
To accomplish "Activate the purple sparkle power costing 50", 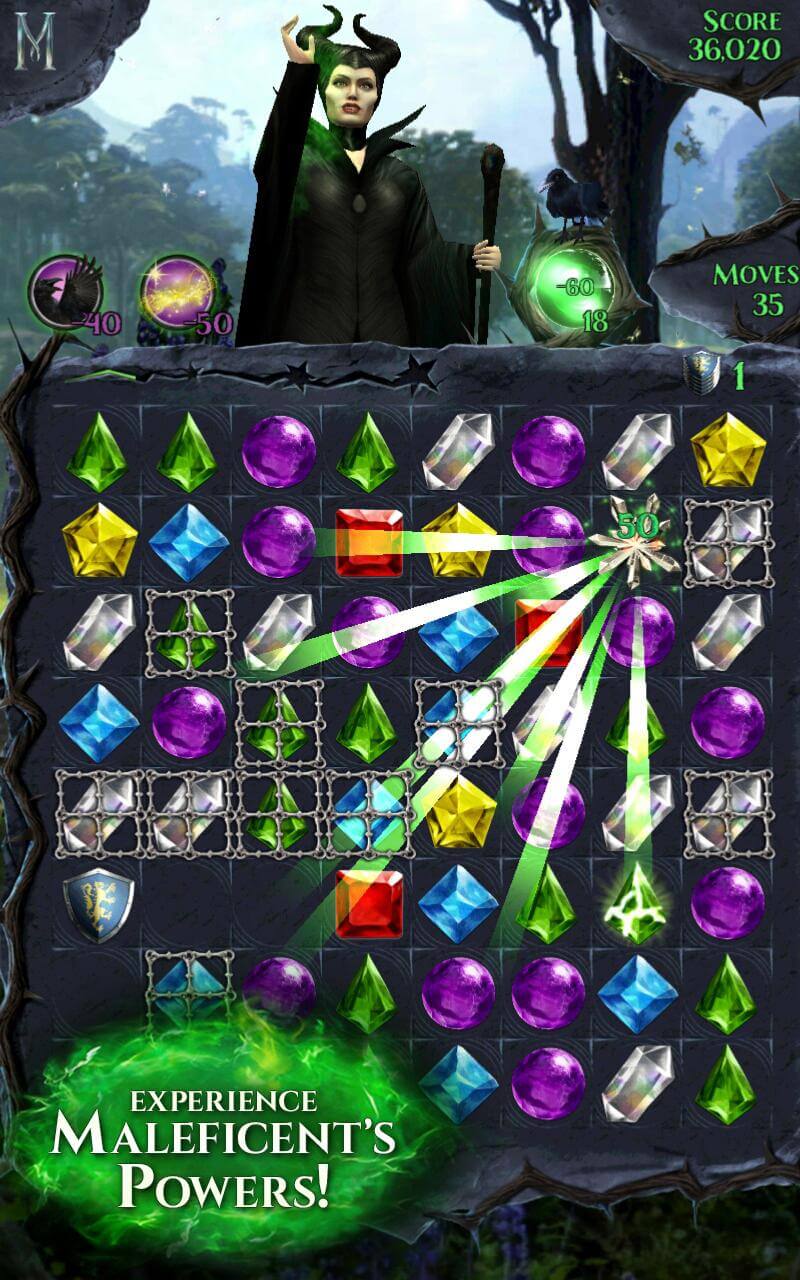I will [x=177, y=291].
